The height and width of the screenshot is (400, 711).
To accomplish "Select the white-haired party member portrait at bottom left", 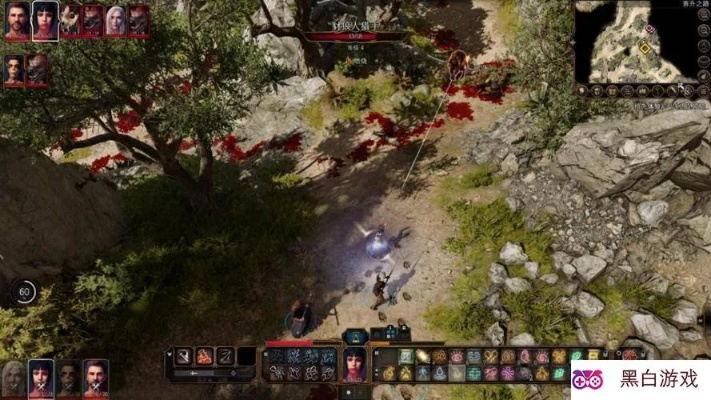I will (x=14, y=375).
